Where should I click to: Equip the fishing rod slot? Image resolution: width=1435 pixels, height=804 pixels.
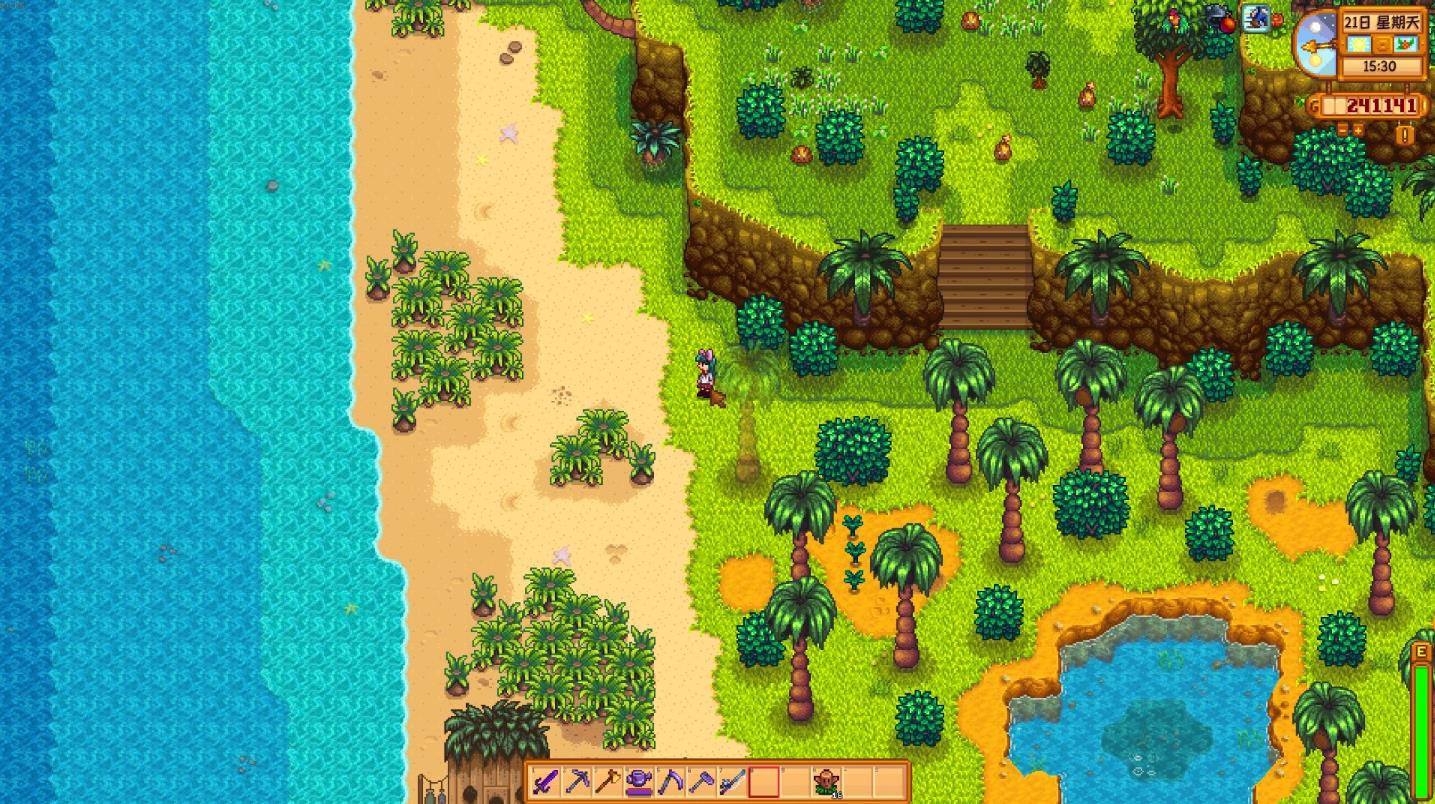732,781
